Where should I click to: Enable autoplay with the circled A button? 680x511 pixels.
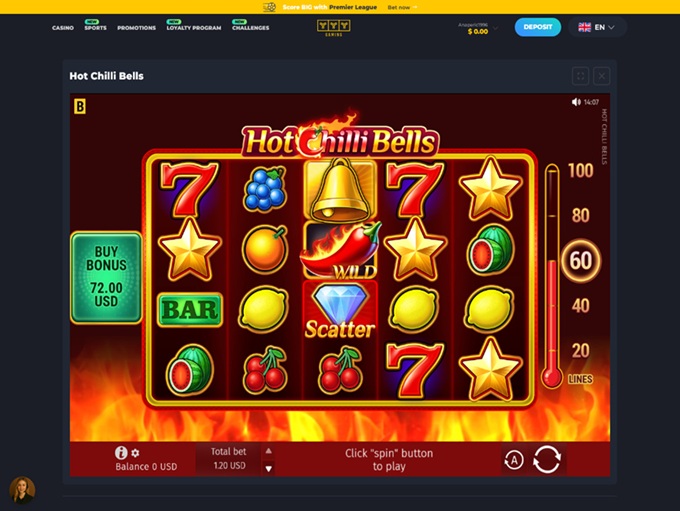click(514, 460)
